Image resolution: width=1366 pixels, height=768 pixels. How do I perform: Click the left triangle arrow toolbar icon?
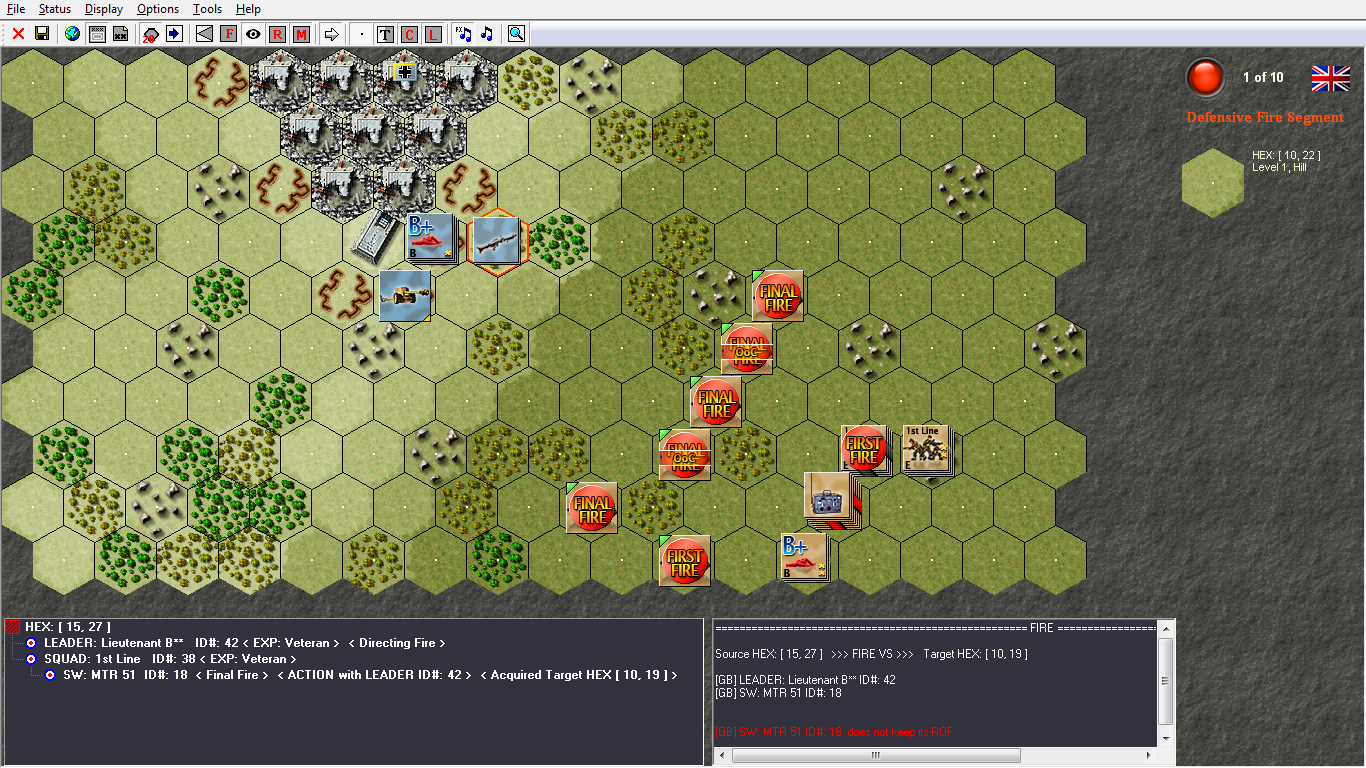pos(206,34)
